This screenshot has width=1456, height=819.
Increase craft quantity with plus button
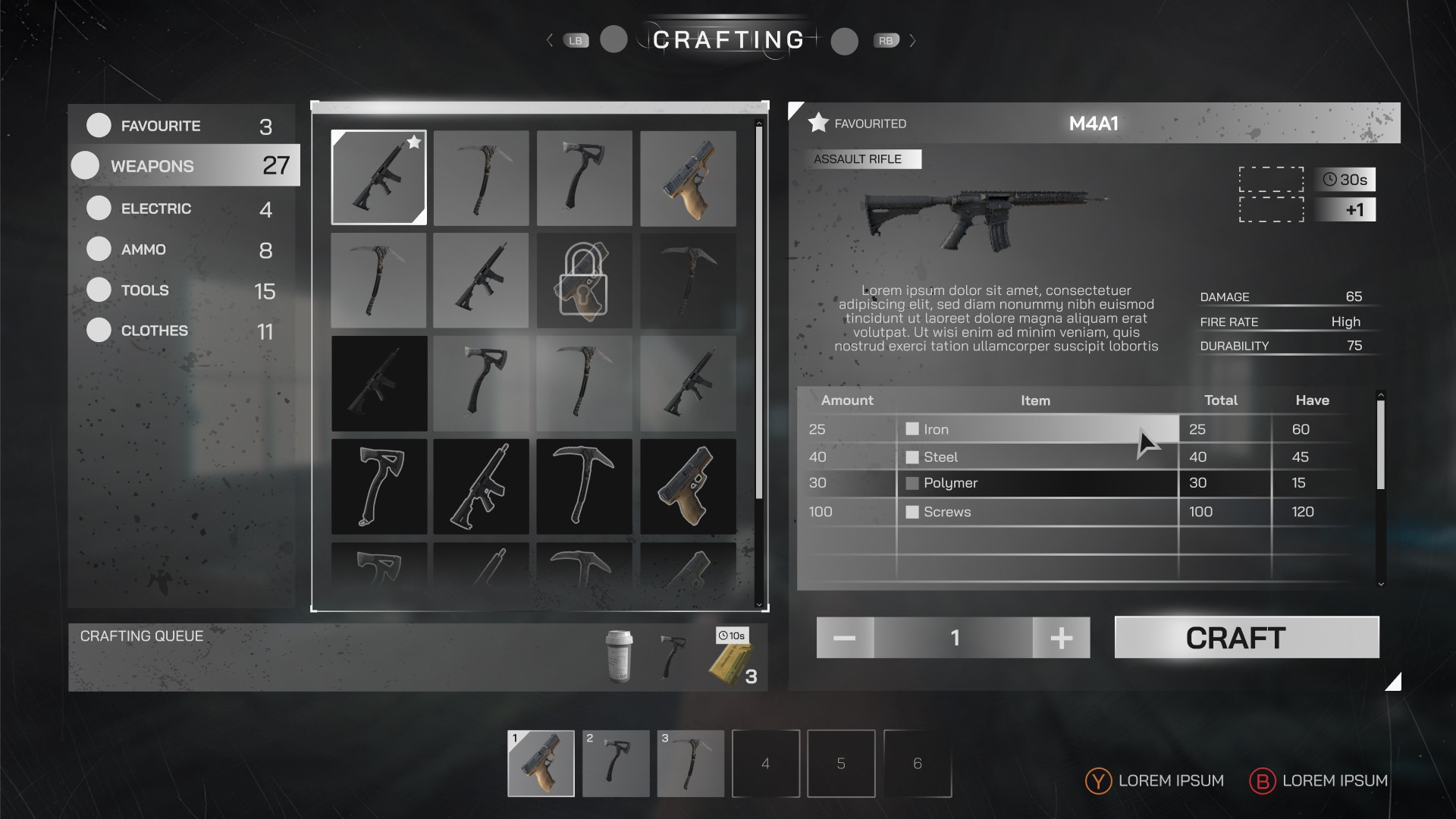(1061, 637)
